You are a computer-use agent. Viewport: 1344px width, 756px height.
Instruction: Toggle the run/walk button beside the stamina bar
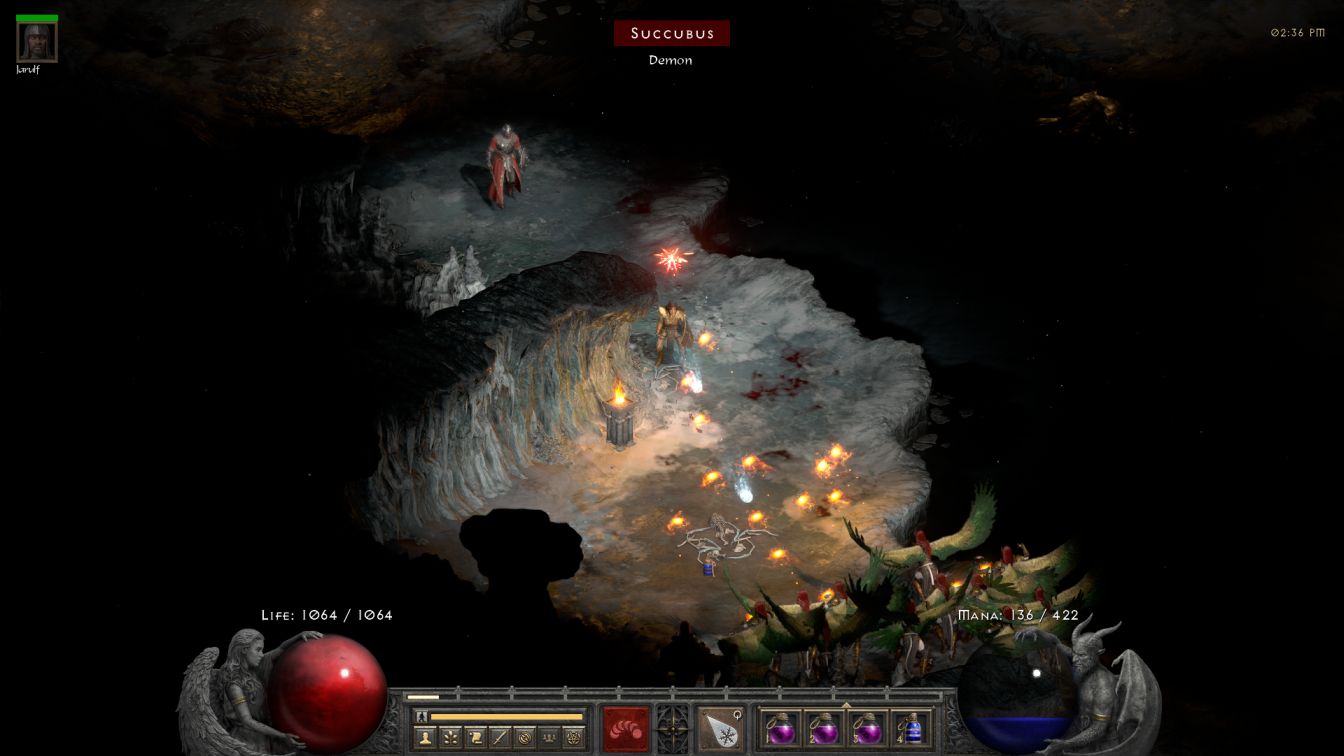point(421,716)
